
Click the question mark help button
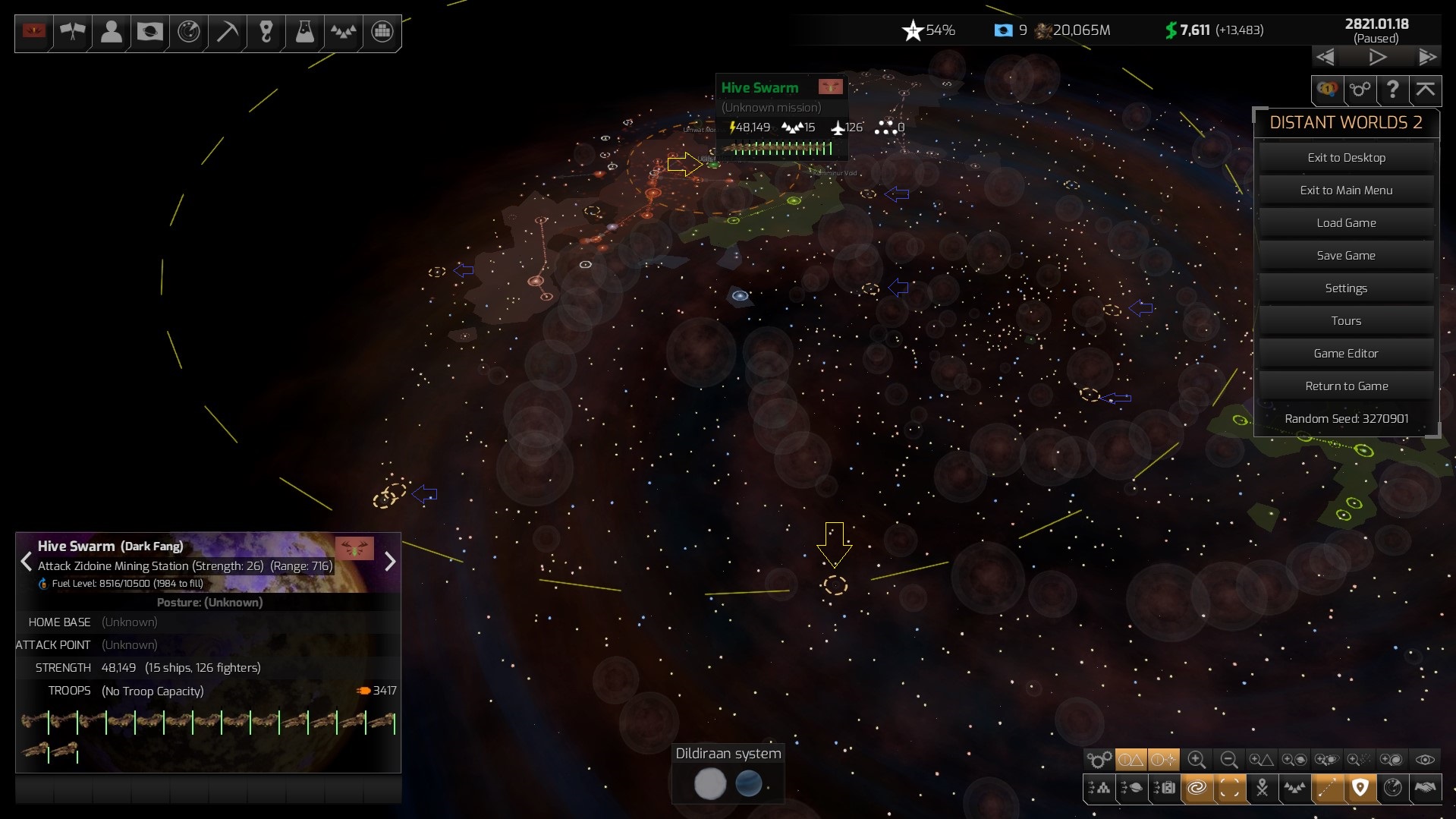point(1392,90)
